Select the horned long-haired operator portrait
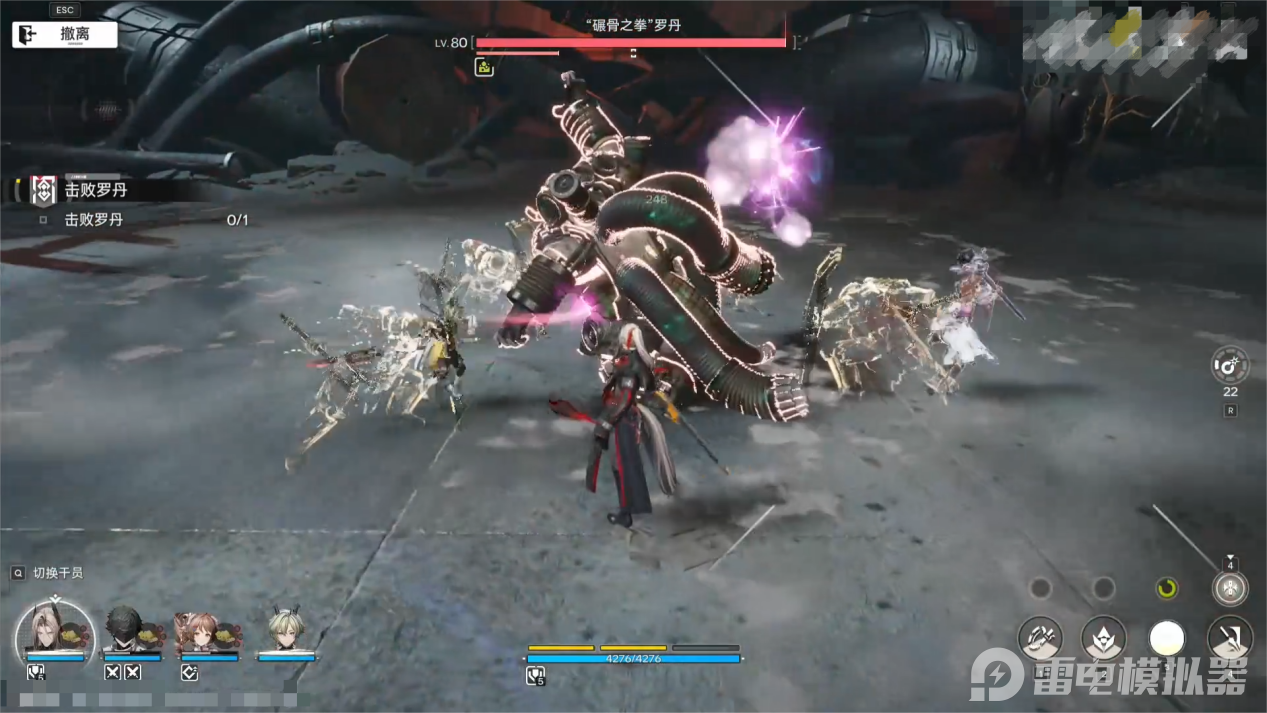The height and width of the screenshot is (713, 1267). pos(55,630)
